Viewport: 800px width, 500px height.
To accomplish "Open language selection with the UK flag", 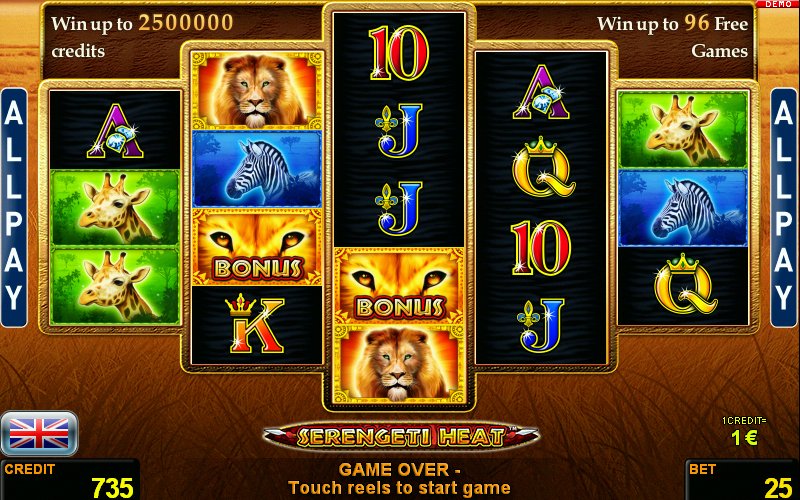I will click(39, 433).
